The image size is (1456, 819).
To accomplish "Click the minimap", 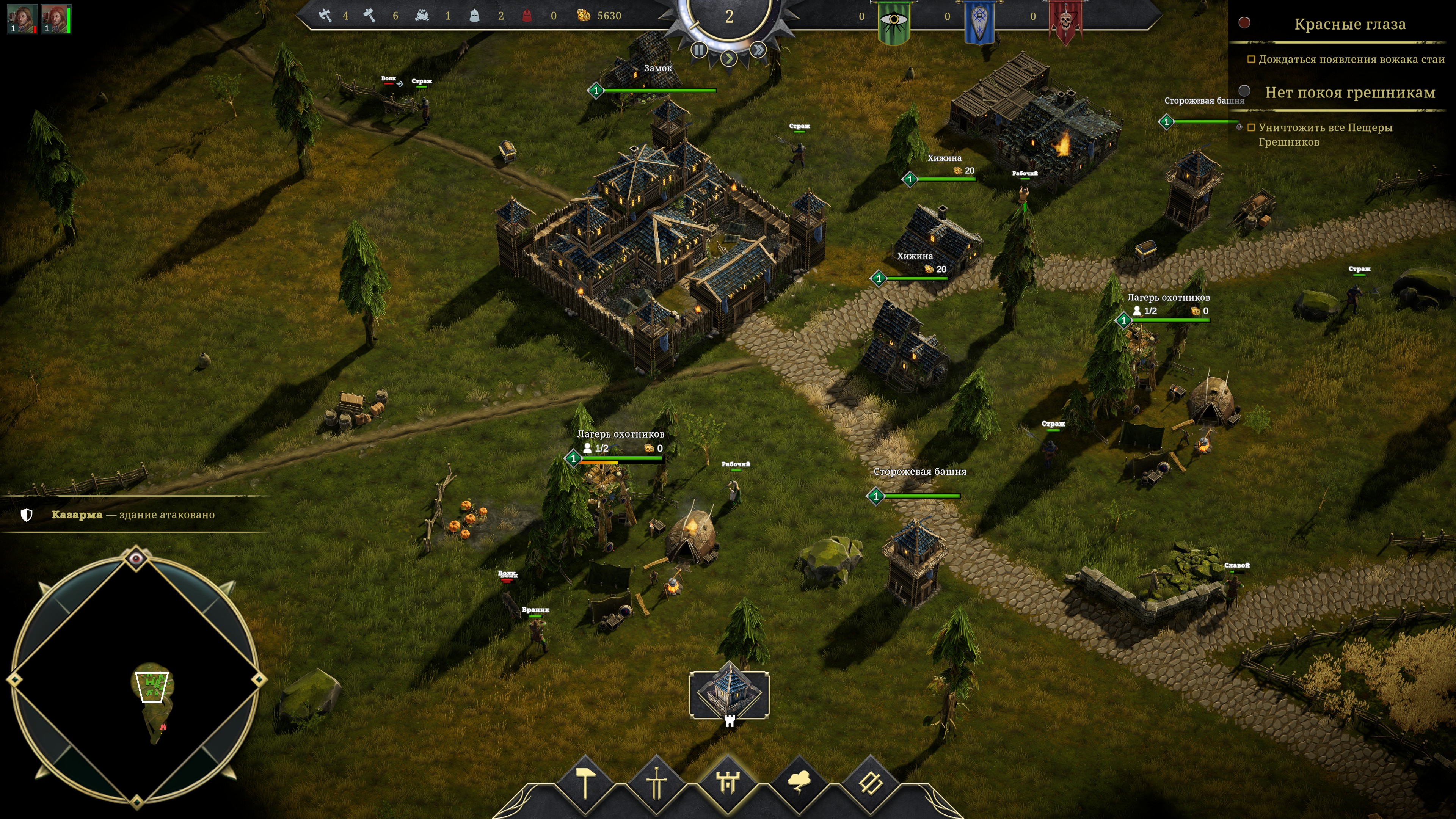I will 136,678.
